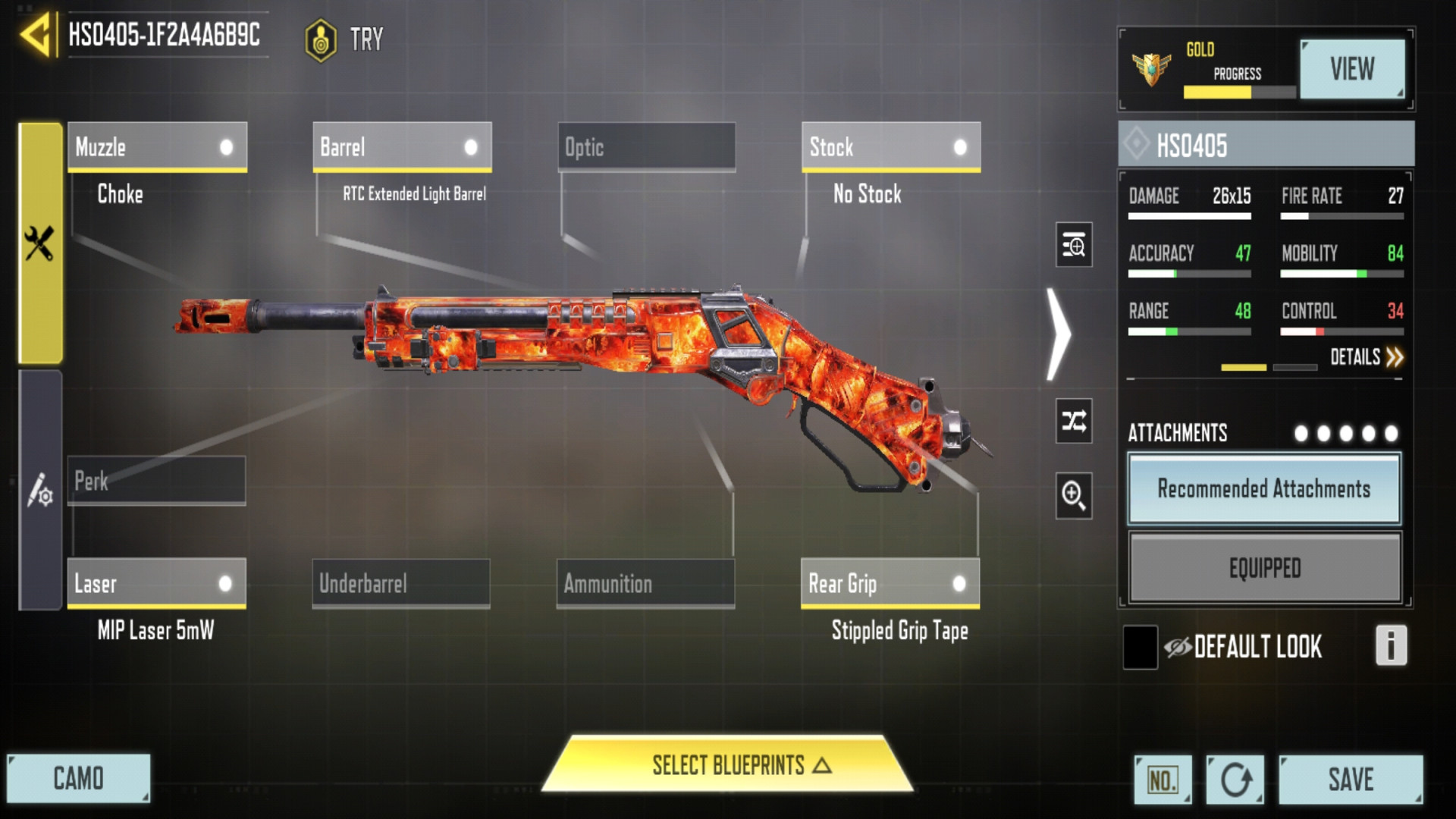
Task: Open the Laser attachment slot
Action: 156,583
